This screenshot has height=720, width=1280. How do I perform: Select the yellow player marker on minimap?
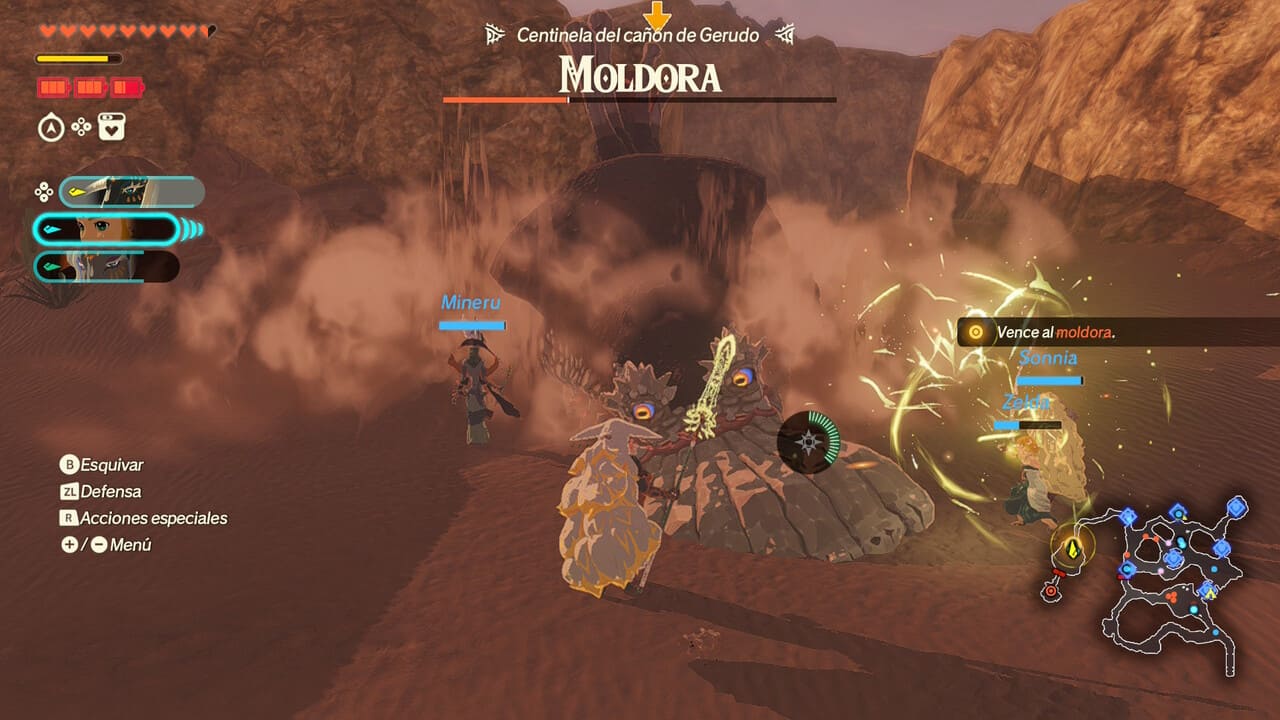(1071, 548)
